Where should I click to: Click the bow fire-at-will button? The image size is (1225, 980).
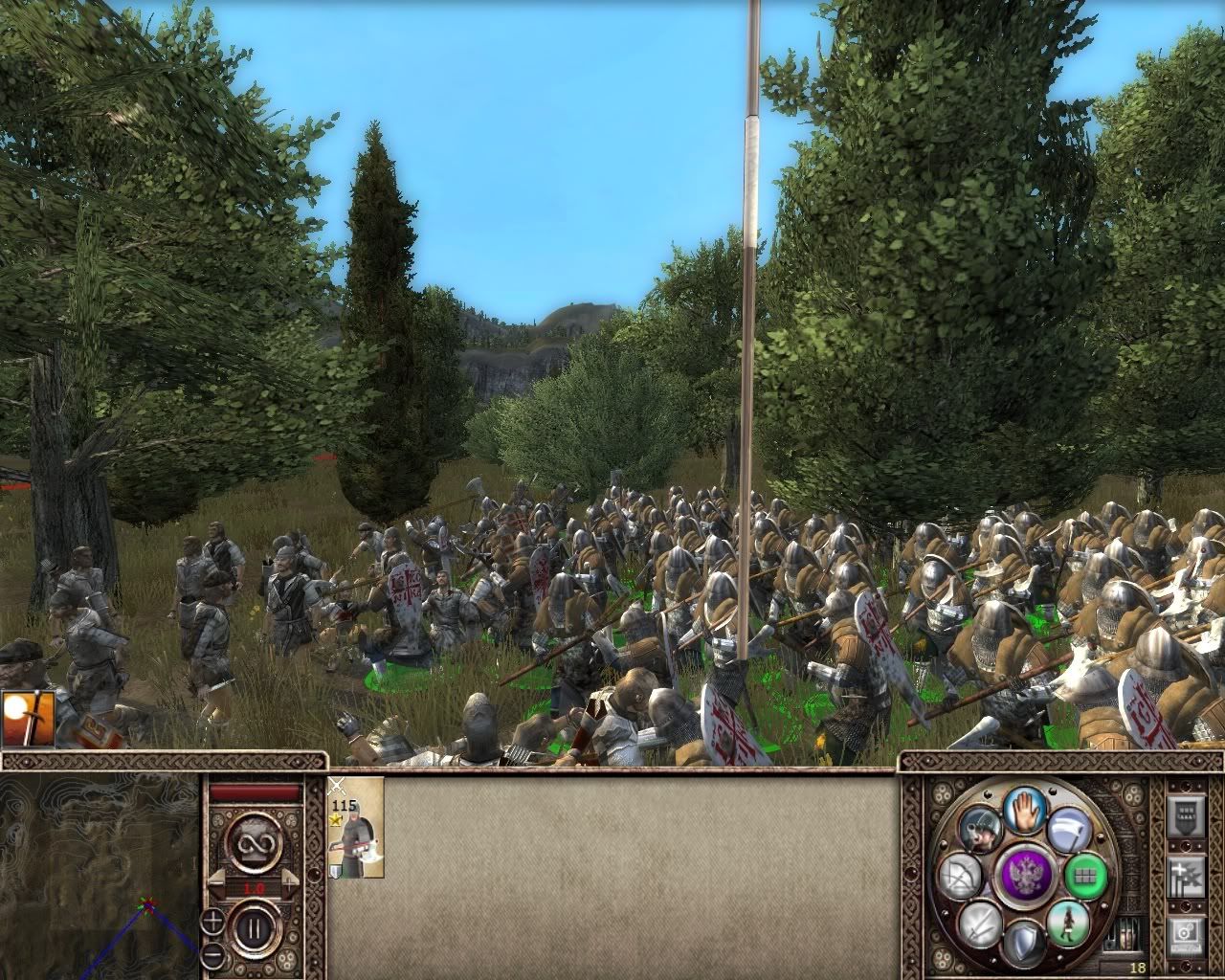pos(960,876)
